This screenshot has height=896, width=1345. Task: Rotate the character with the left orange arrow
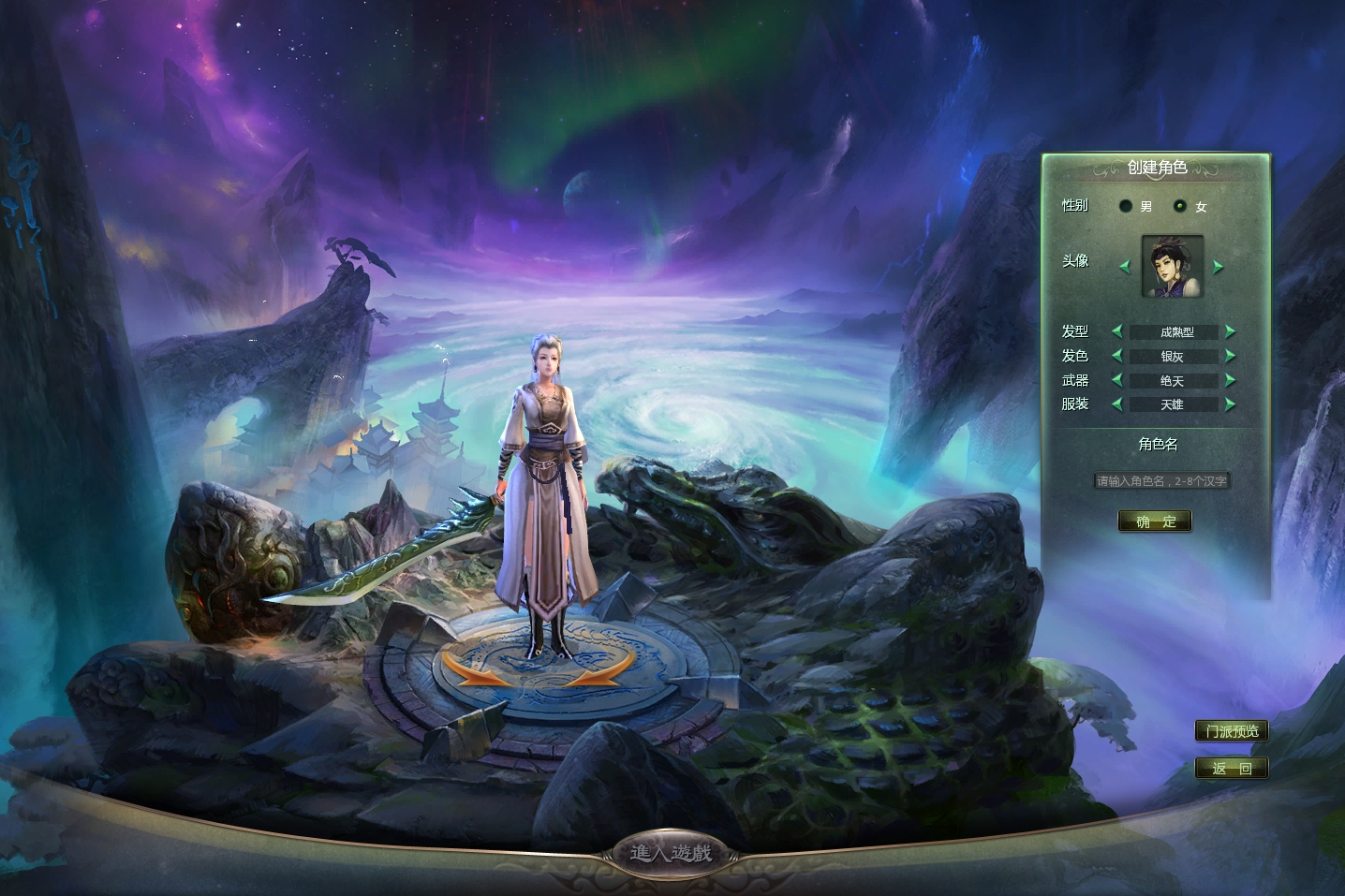point(471,668)
